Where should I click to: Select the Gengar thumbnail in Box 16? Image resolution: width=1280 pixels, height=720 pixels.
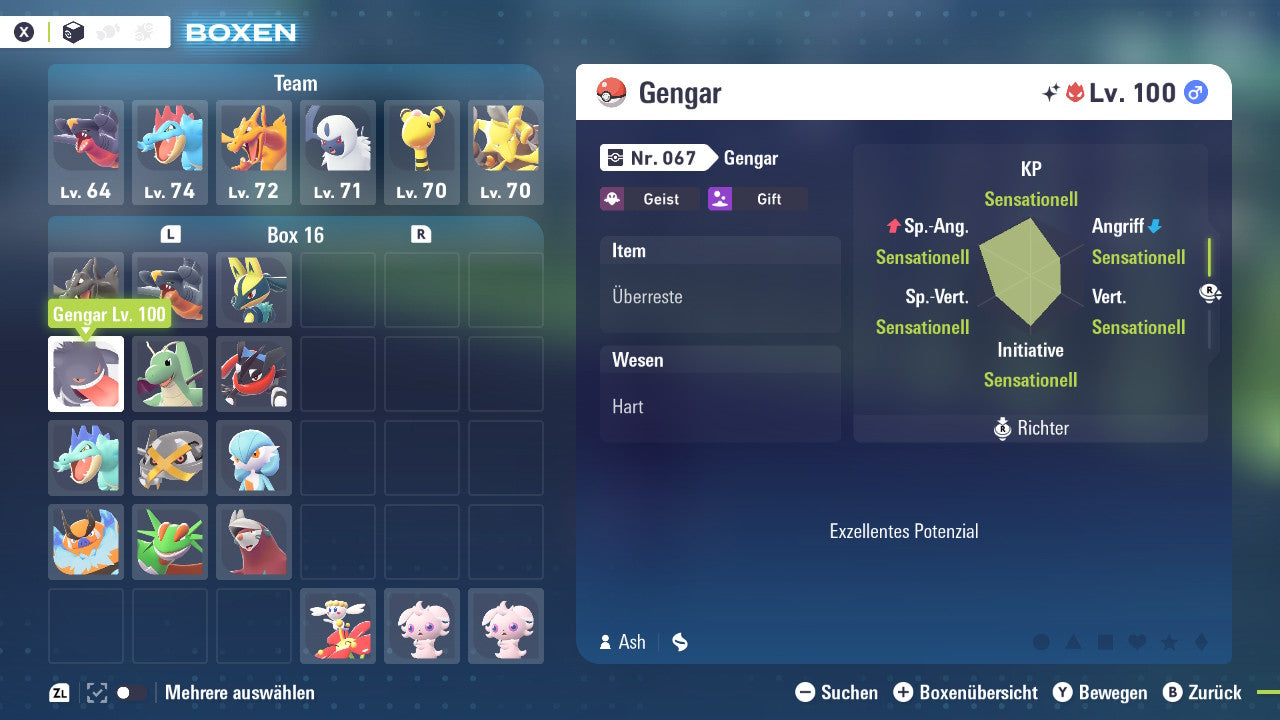(x=85, y=374)
